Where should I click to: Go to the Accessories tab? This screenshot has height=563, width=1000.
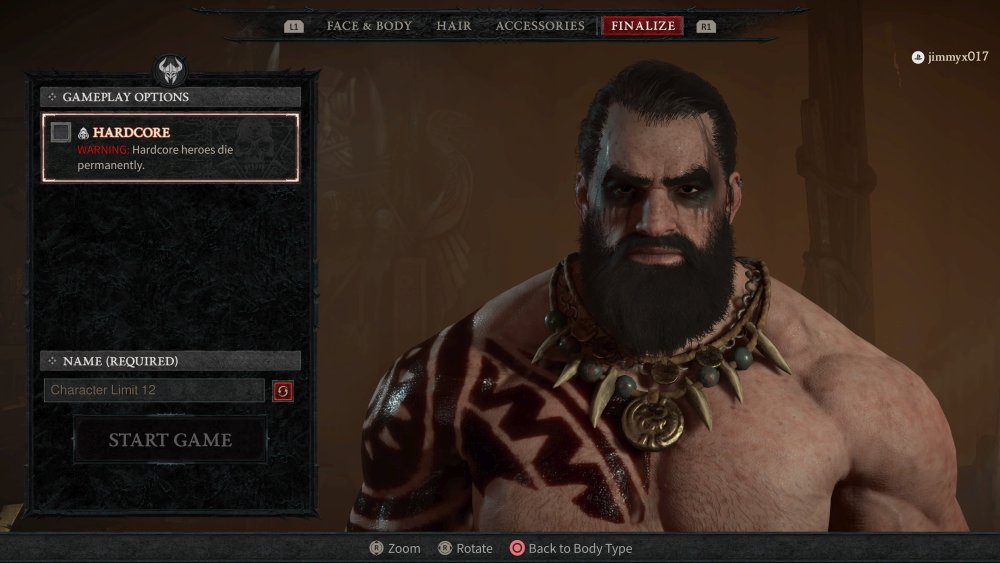(x=540, y=26)
